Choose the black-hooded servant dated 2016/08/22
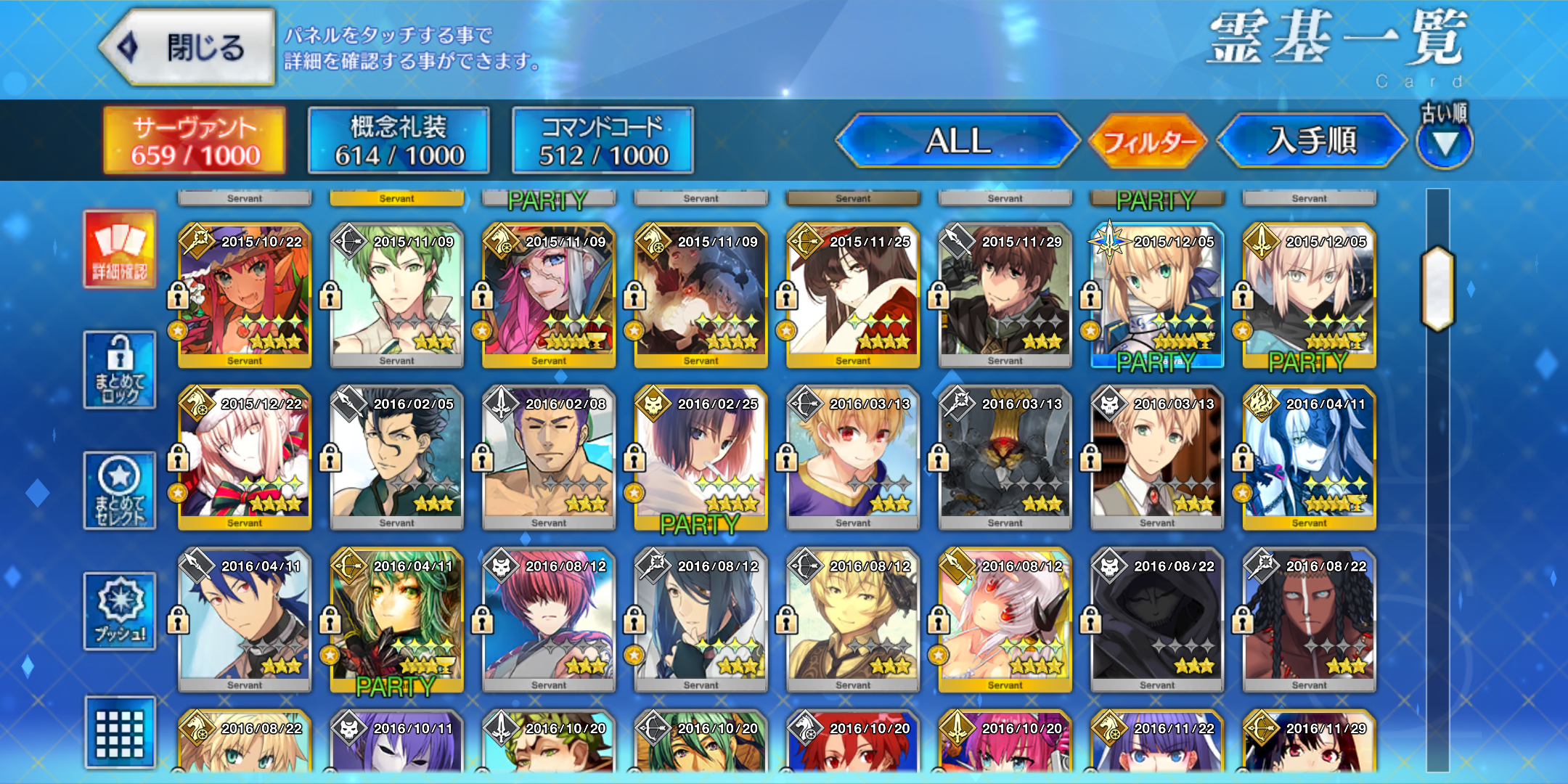The image size is (1568, 784). pyautogui.click(x=1157, y=620)
